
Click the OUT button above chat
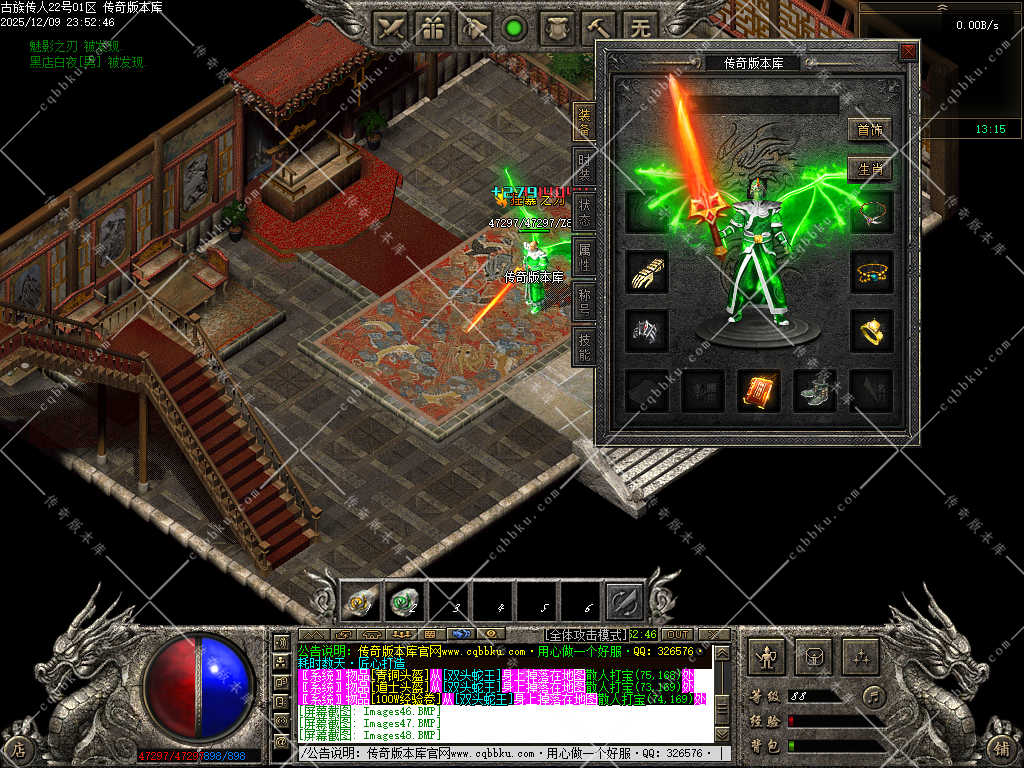pyautogui.click(x=677, y=634)
